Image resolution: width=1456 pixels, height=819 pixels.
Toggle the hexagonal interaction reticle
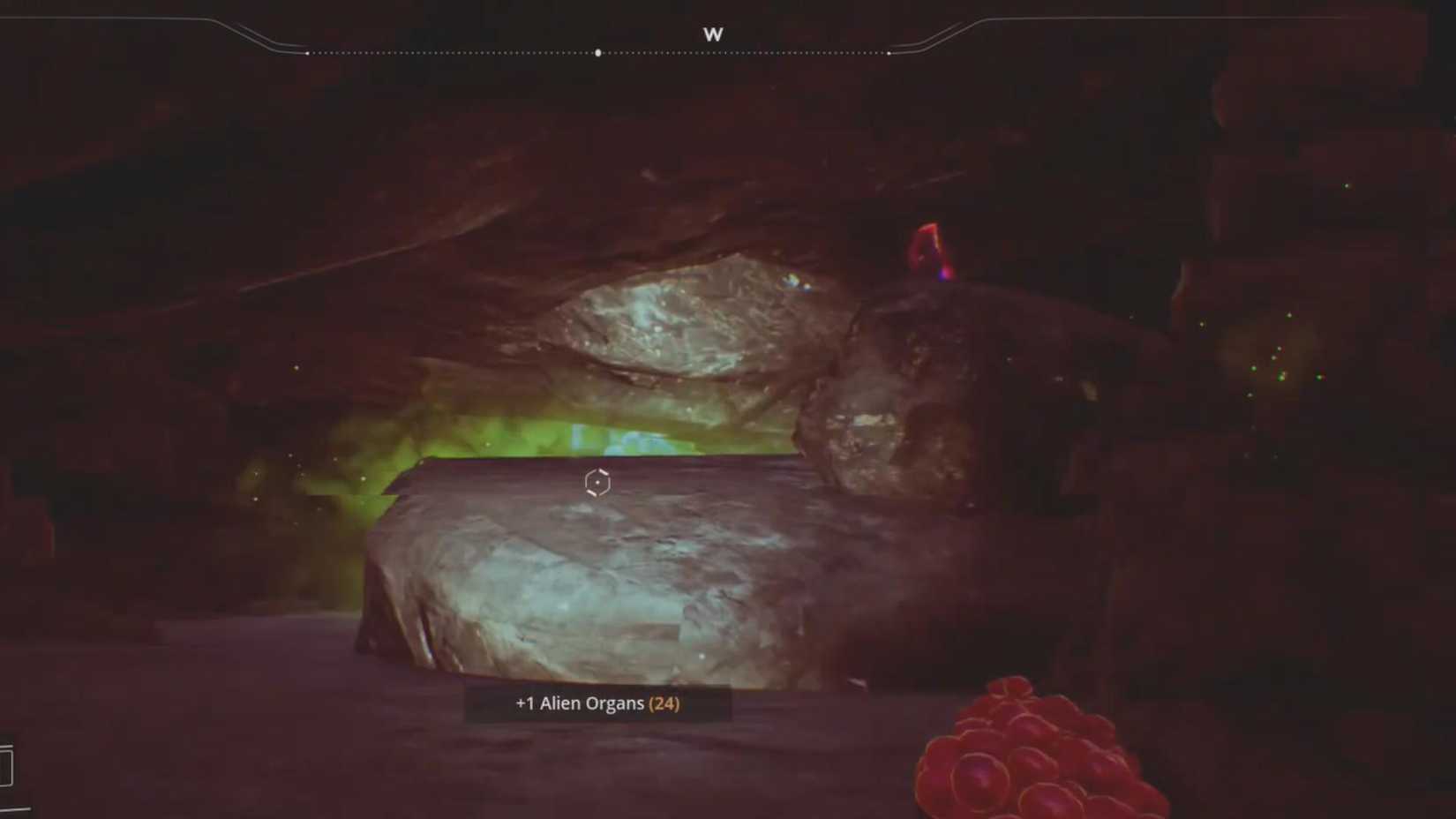tap(597, 483)
